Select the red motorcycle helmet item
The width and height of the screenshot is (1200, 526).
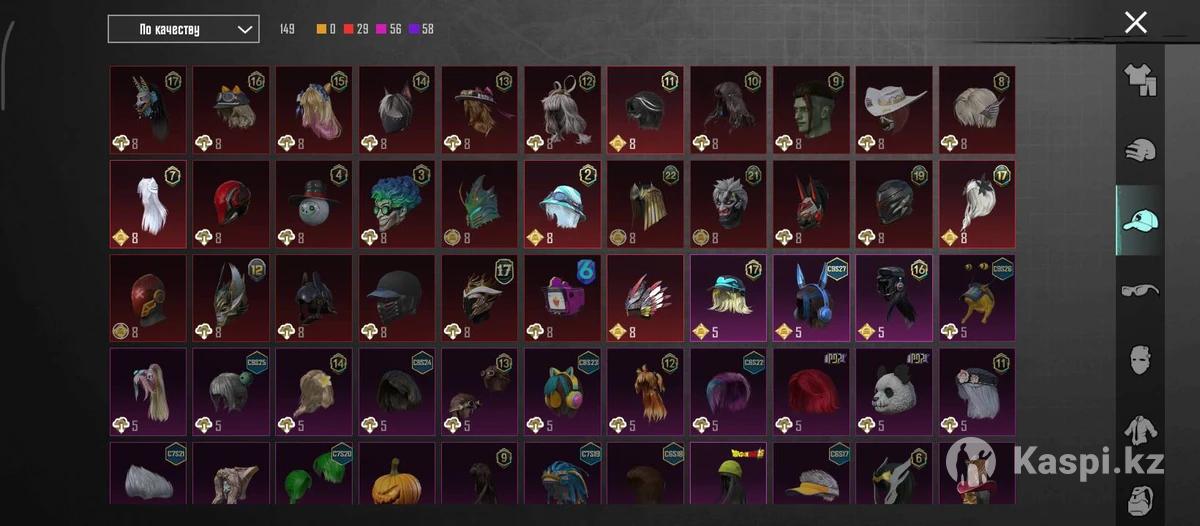pos(231,203)
